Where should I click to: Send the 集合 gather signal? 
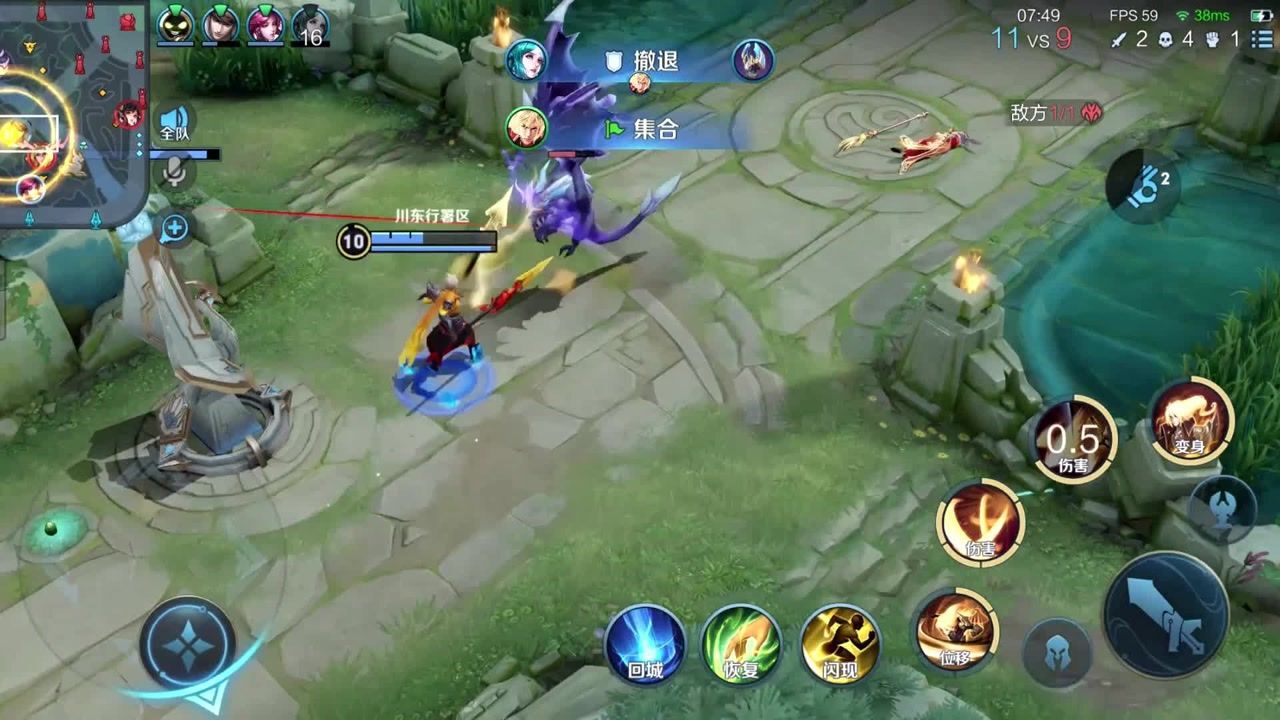point(641,129)
